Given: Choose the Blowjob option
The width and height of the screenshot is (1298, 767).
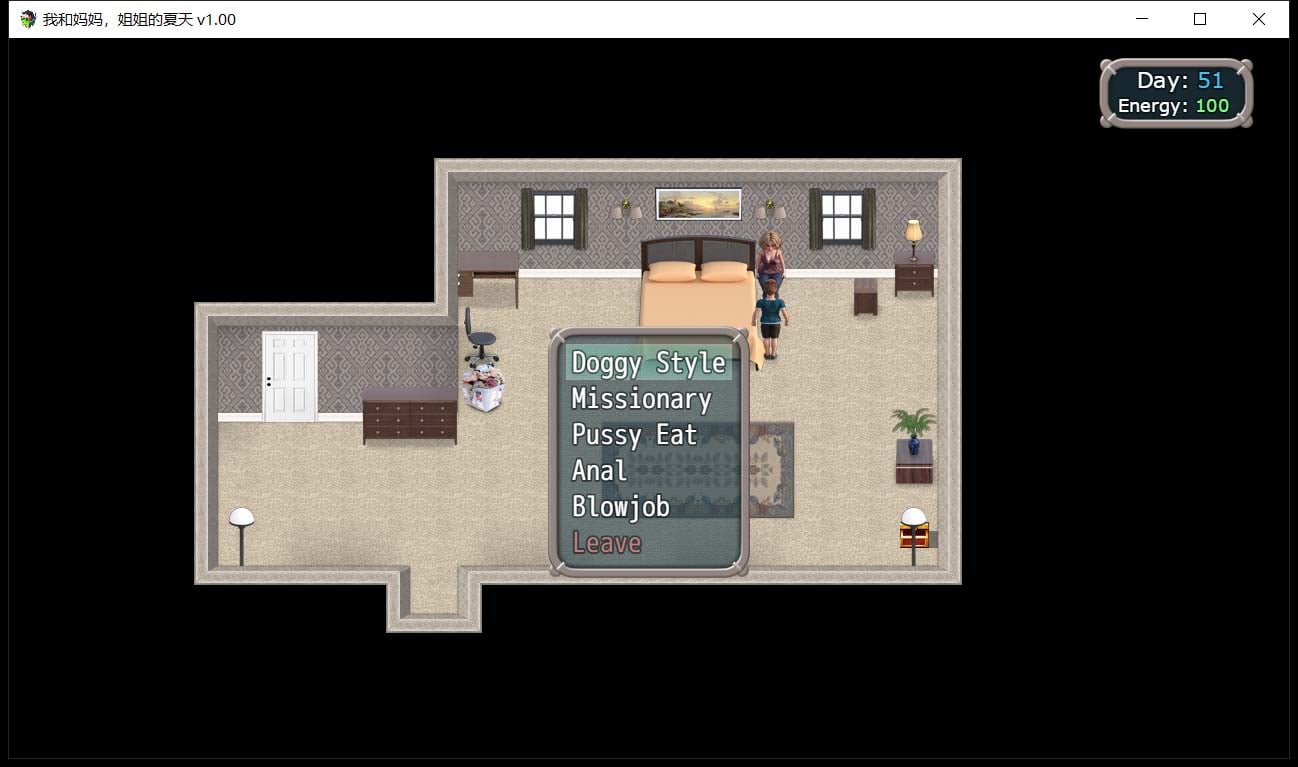Looking at the screenshot, I should click(x=622, y=506).
